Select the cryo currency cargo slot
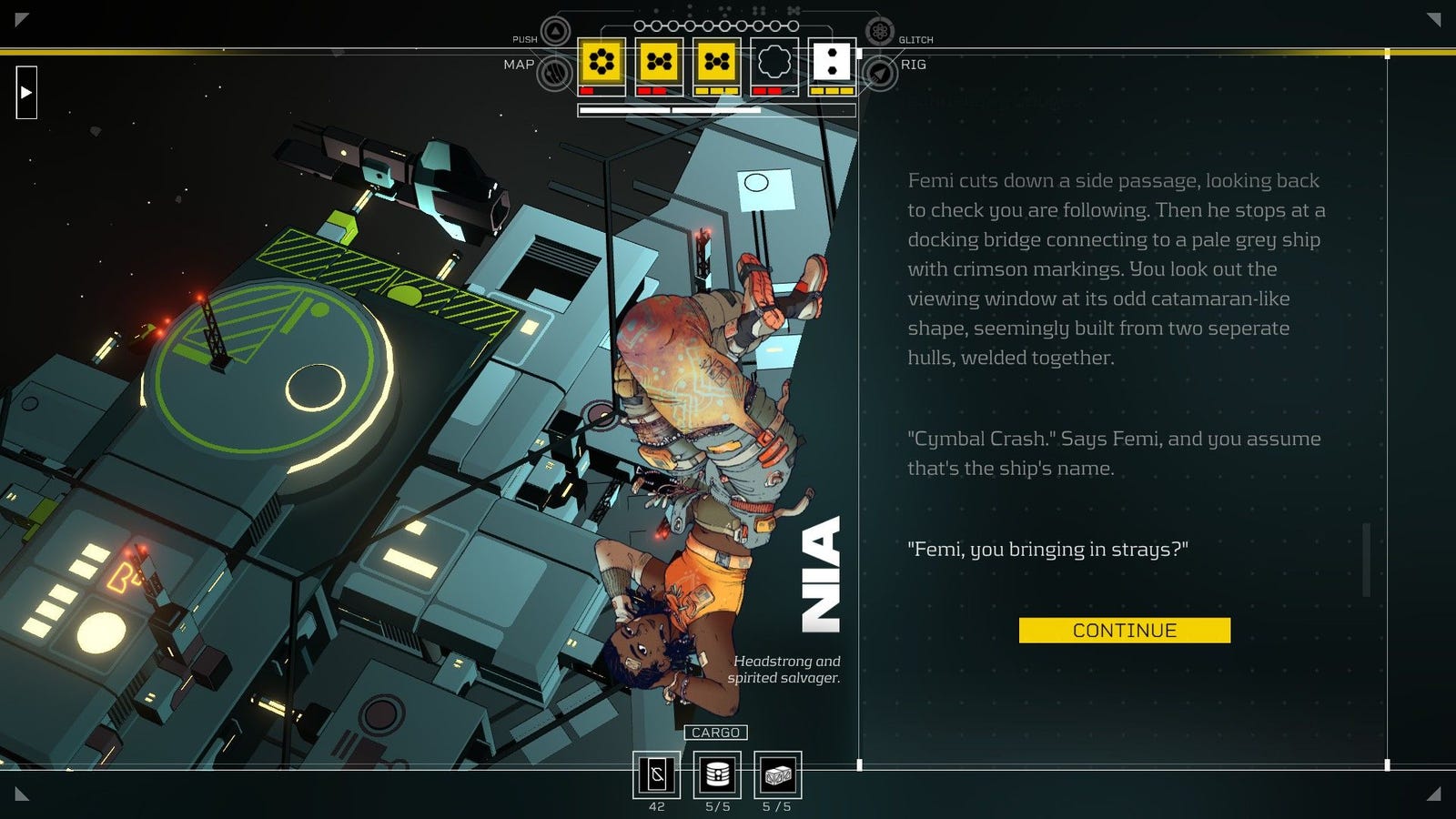The height and width of the screenshot is (819, 1456). pyautogui.click(x=657, y=775)
